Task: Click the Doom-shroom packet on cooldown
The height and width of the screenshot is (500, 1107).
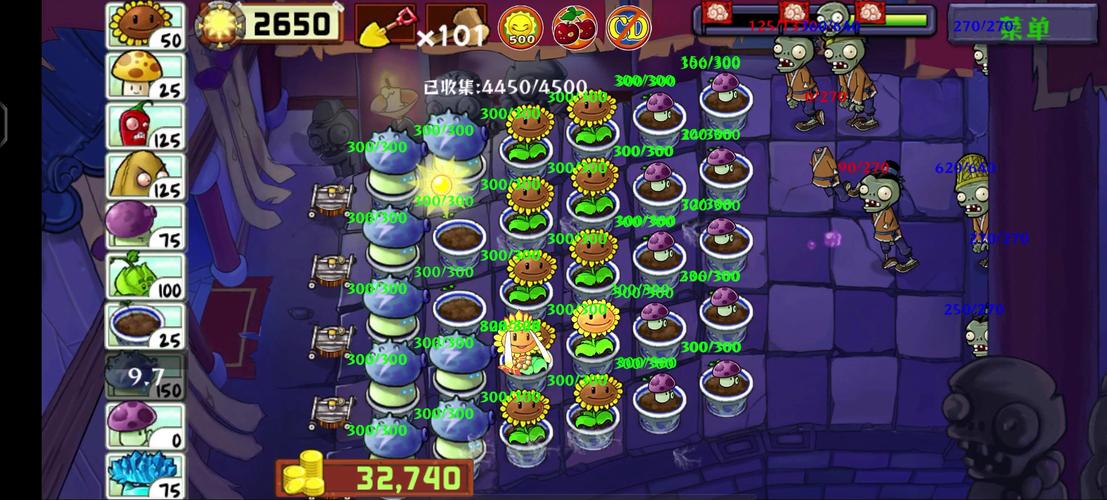Action: tap(145, 376)
